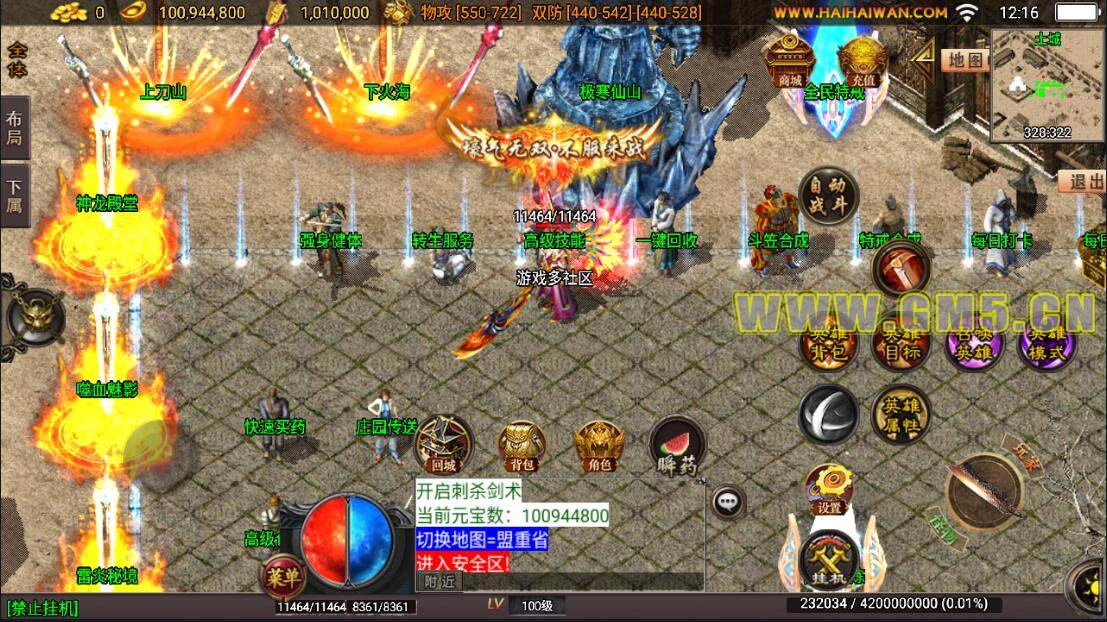The image size is (1107, 622).
Task: Open the 背包 backpack
Action: click(x=521, y=446)
